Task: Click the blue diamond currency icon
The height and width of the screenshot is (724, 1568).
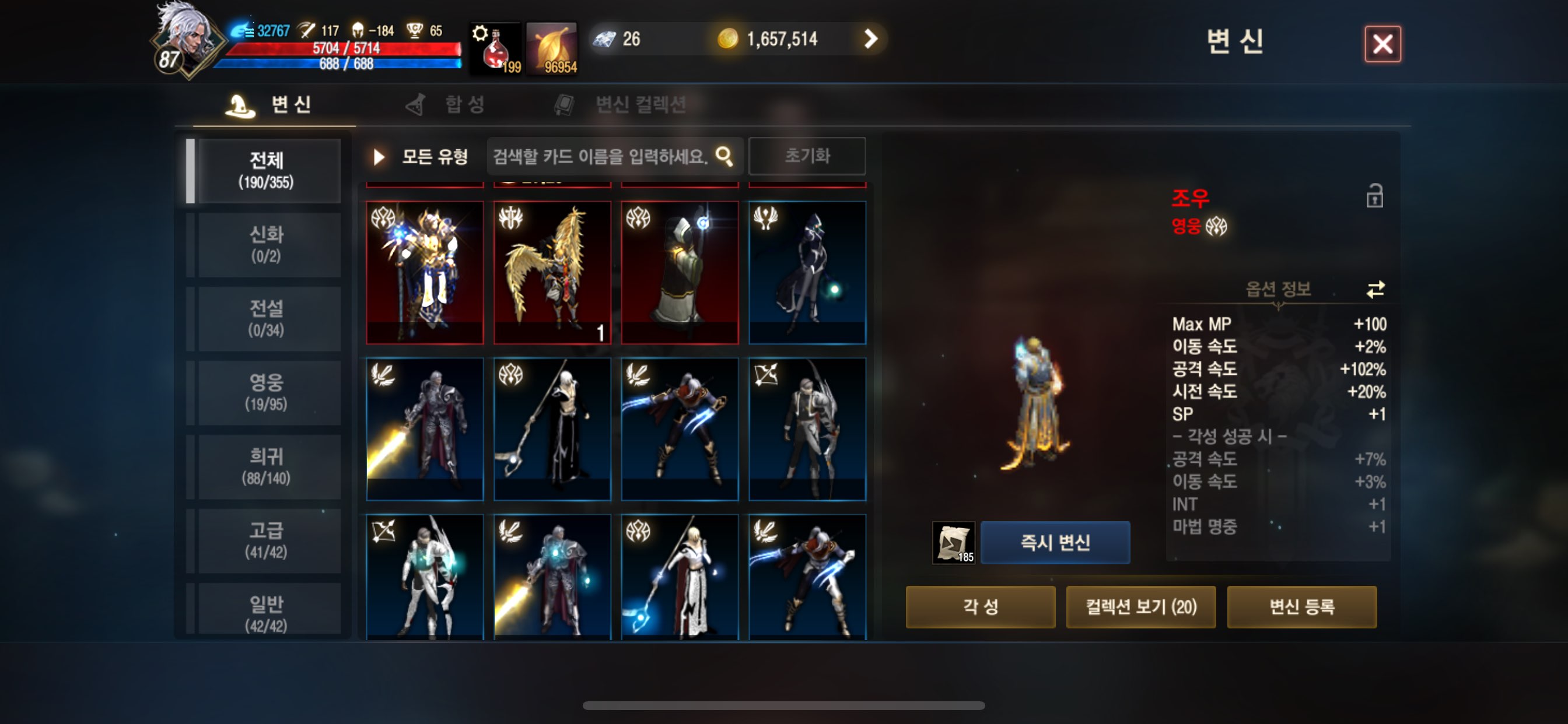Action: tap(604, 38)
